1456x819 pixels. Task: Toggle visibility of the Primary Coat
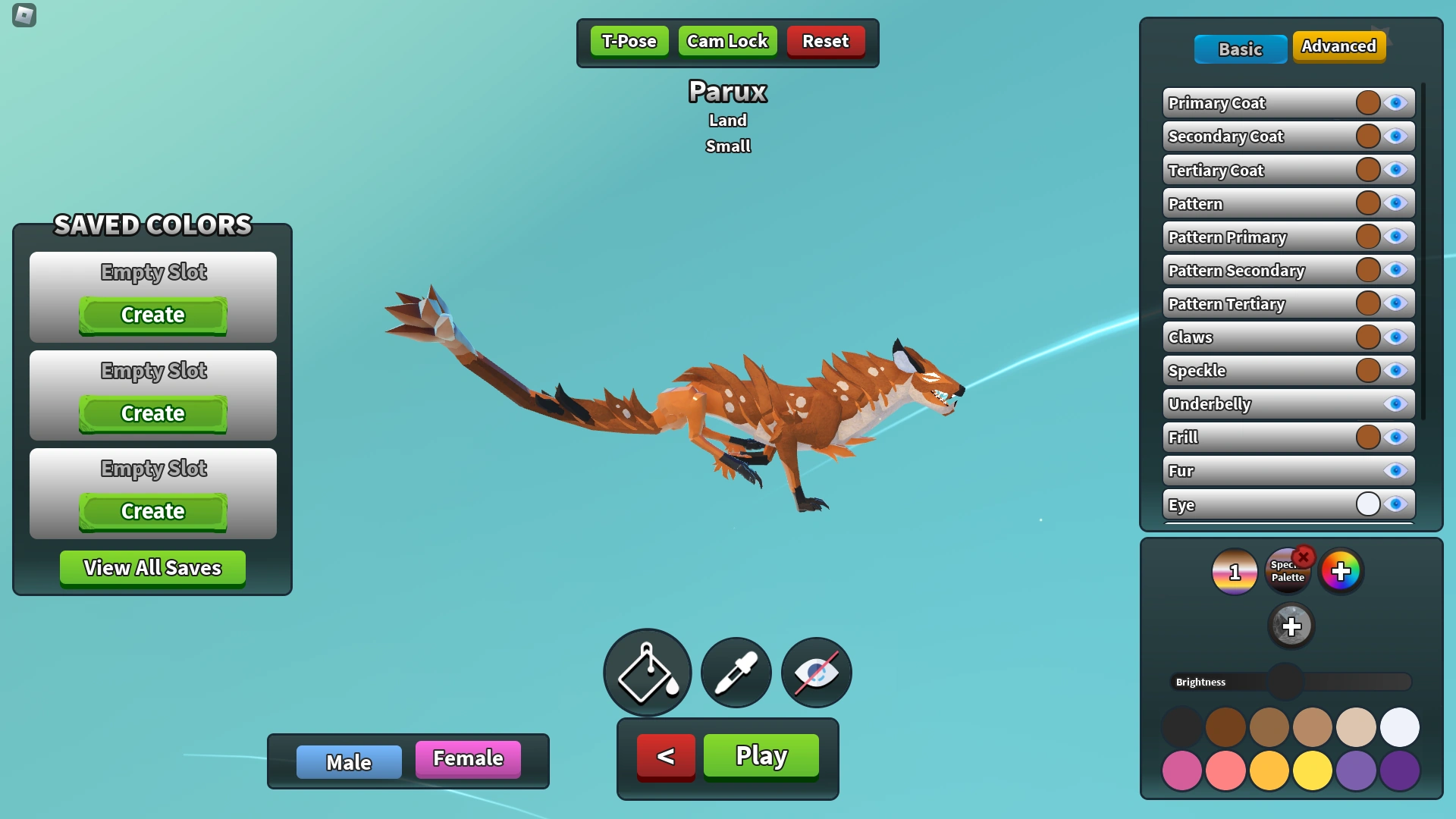click(1395, 102)
